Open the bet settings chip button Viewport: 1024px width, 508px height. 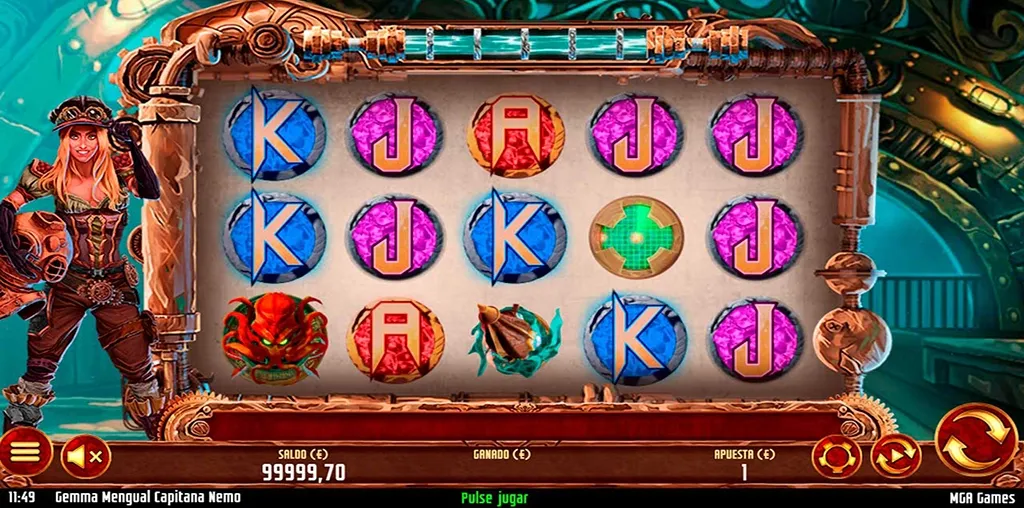(x=837, y=457)
